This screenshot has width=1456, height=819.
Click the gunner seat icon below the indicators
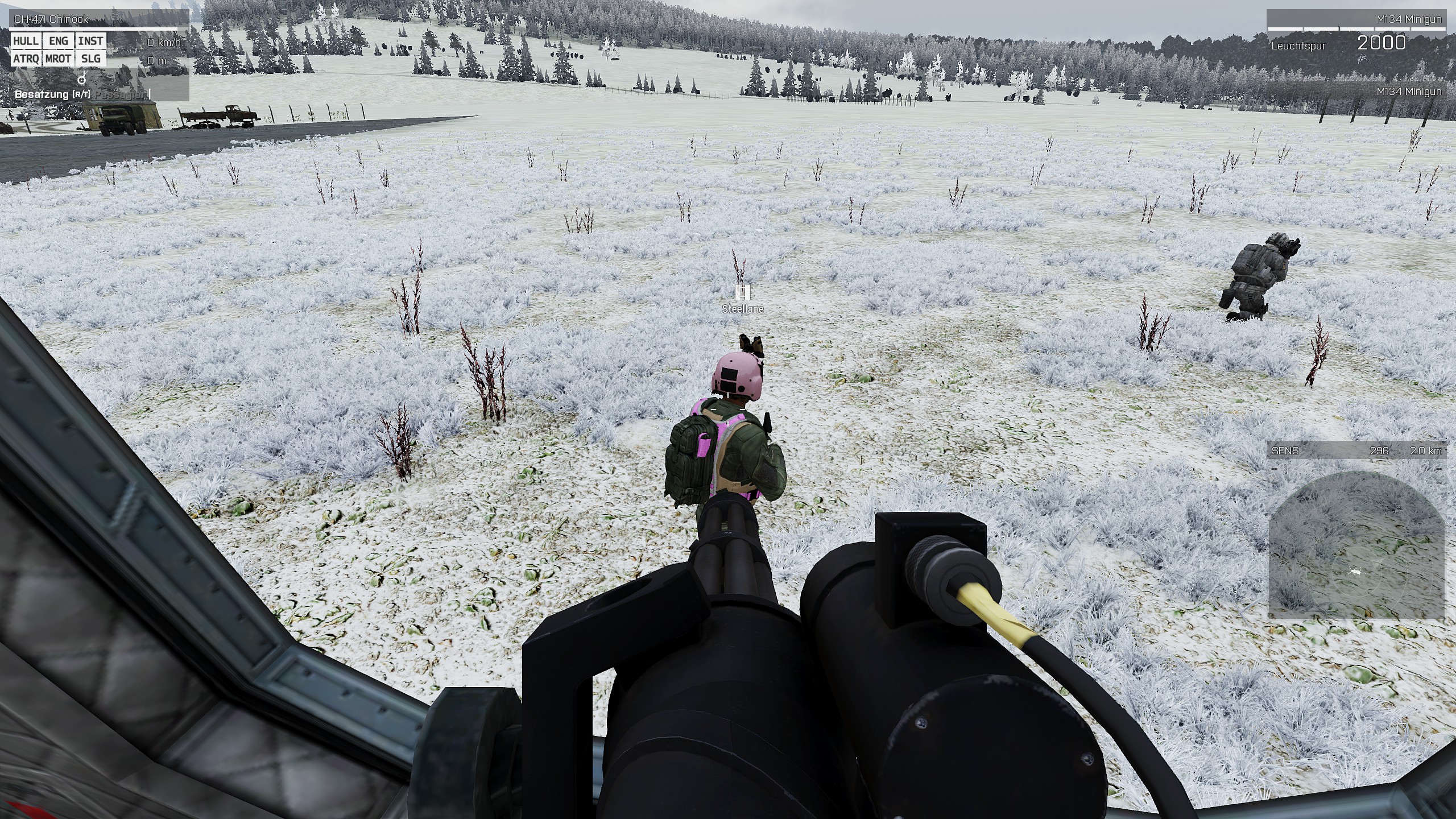point(82,78)
